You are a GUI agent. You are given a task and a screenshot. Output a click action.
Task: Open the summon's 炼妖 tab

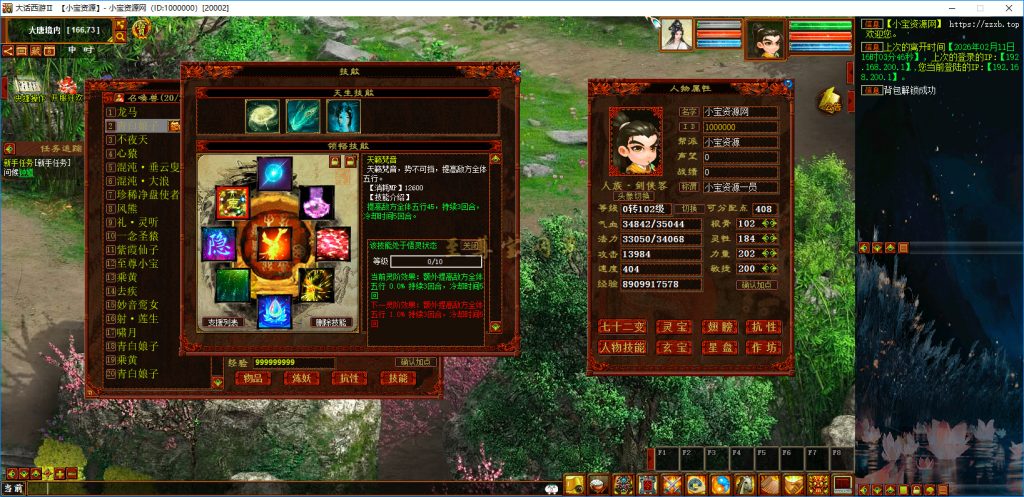click(x=300, y=378)
